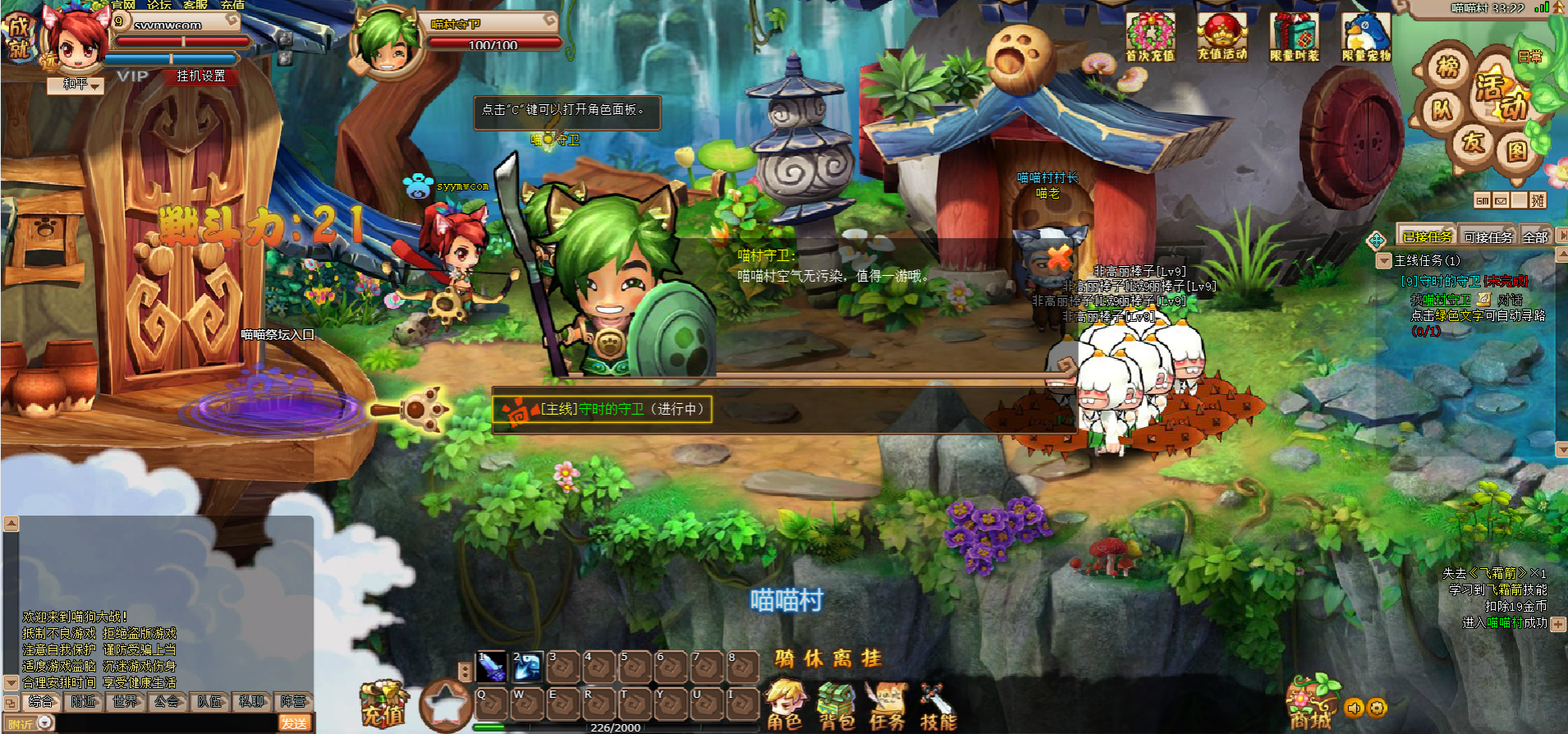The width and height of the screenshot is (1568, 734).
Task: Open the 友 friends button
Action: click(x=1474, y=142)
